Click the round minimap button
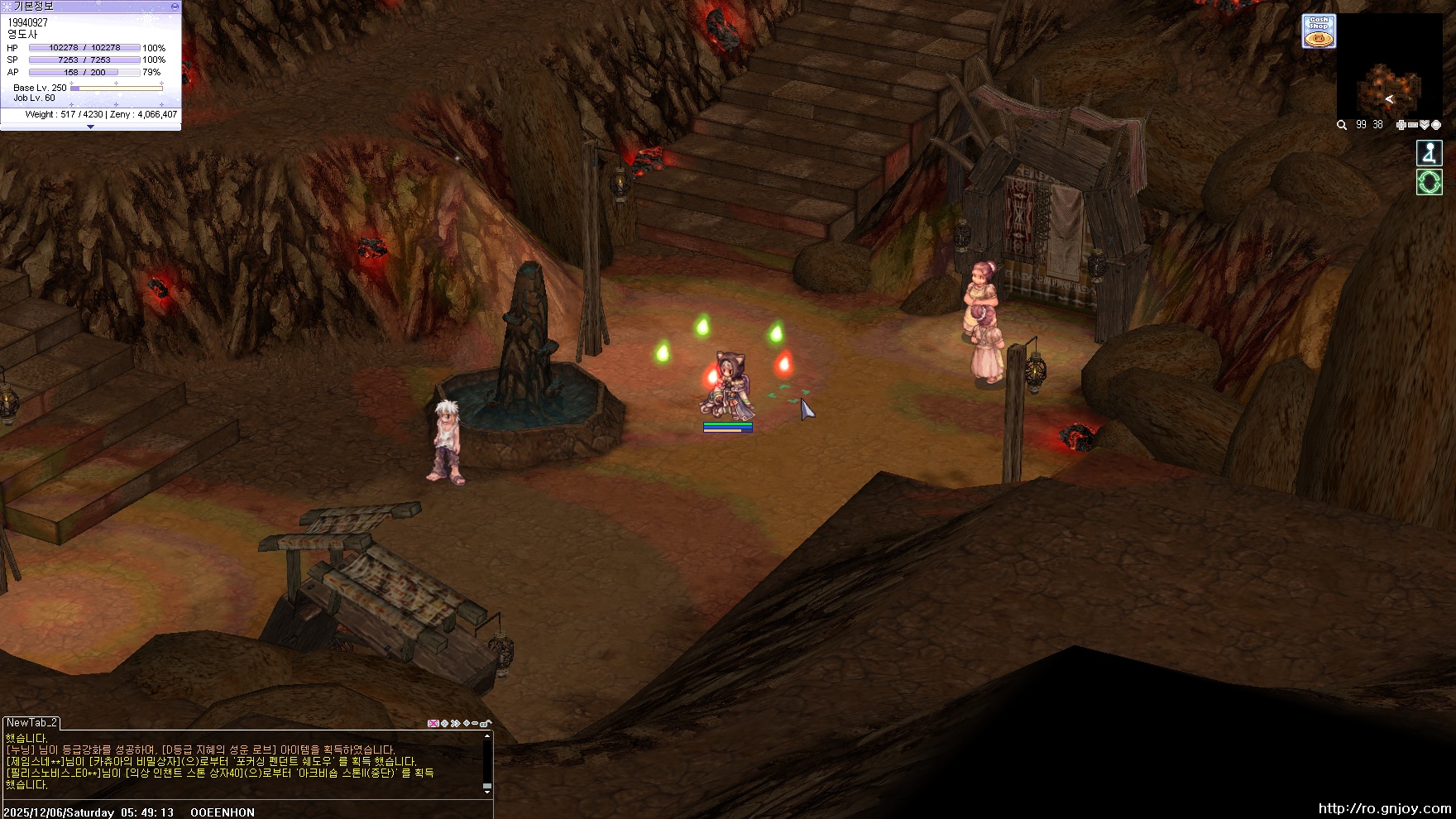The height and width of the screenshot is (819, 1456). tap(1436, 125)
